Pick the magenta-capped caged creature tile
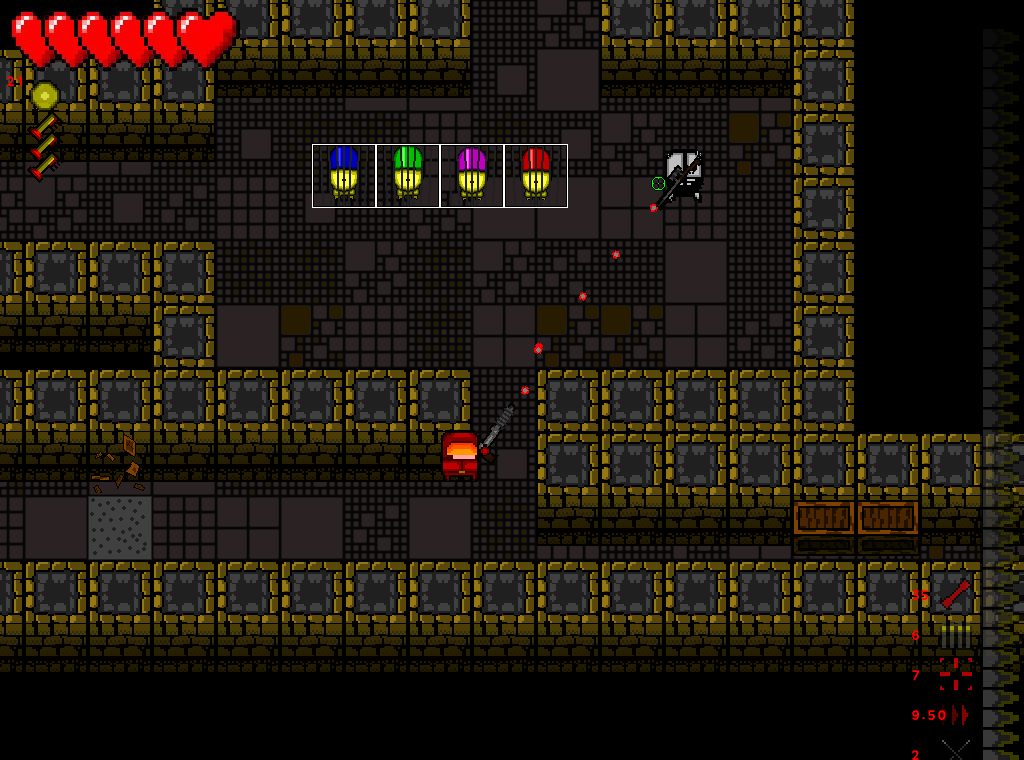 (x=472, y=176)
